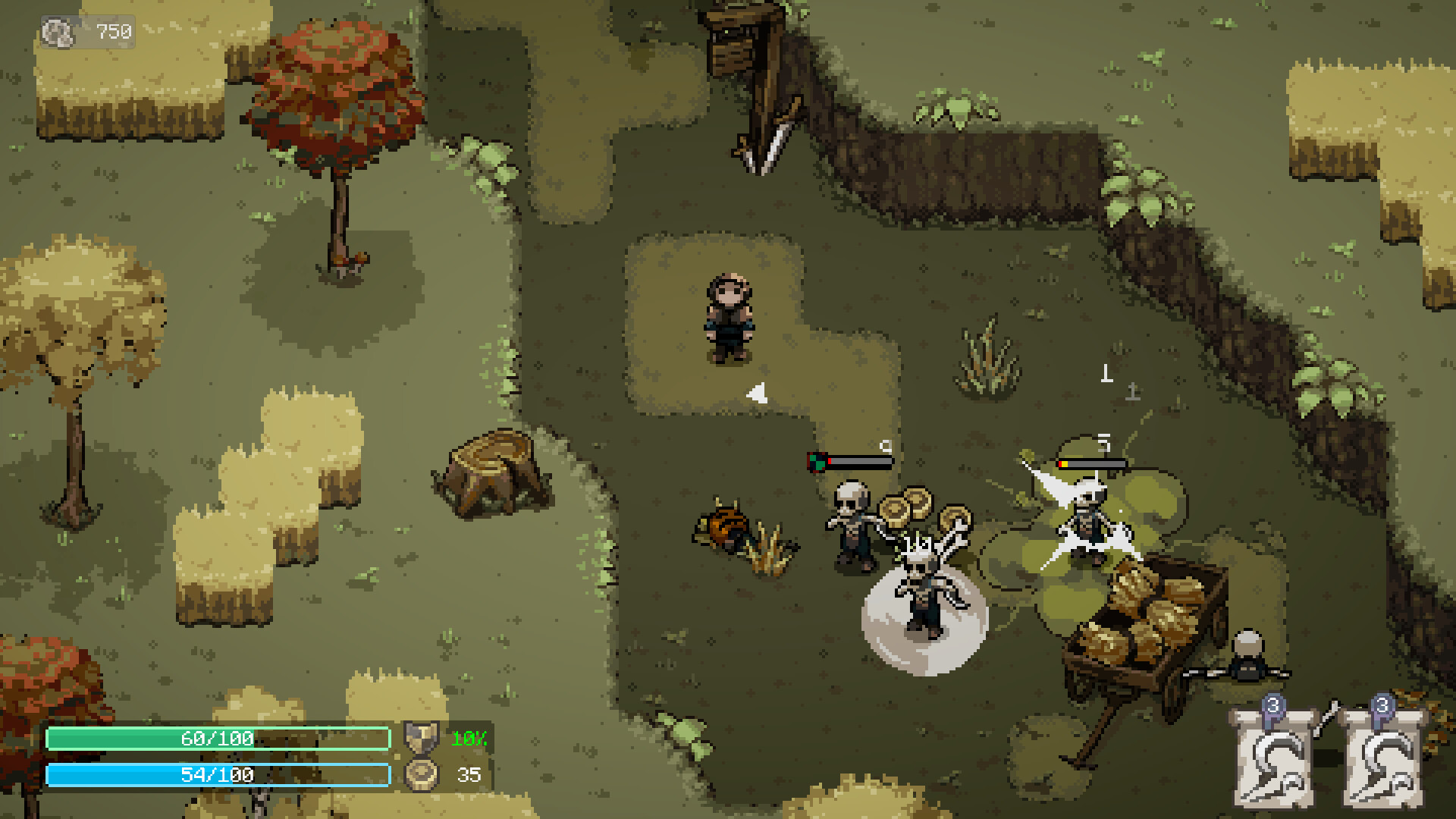The width and height of the screenshot is (1456, 819).
Task: Click the skeleton enemy near the gold cart
Action: coord(1090,521)
